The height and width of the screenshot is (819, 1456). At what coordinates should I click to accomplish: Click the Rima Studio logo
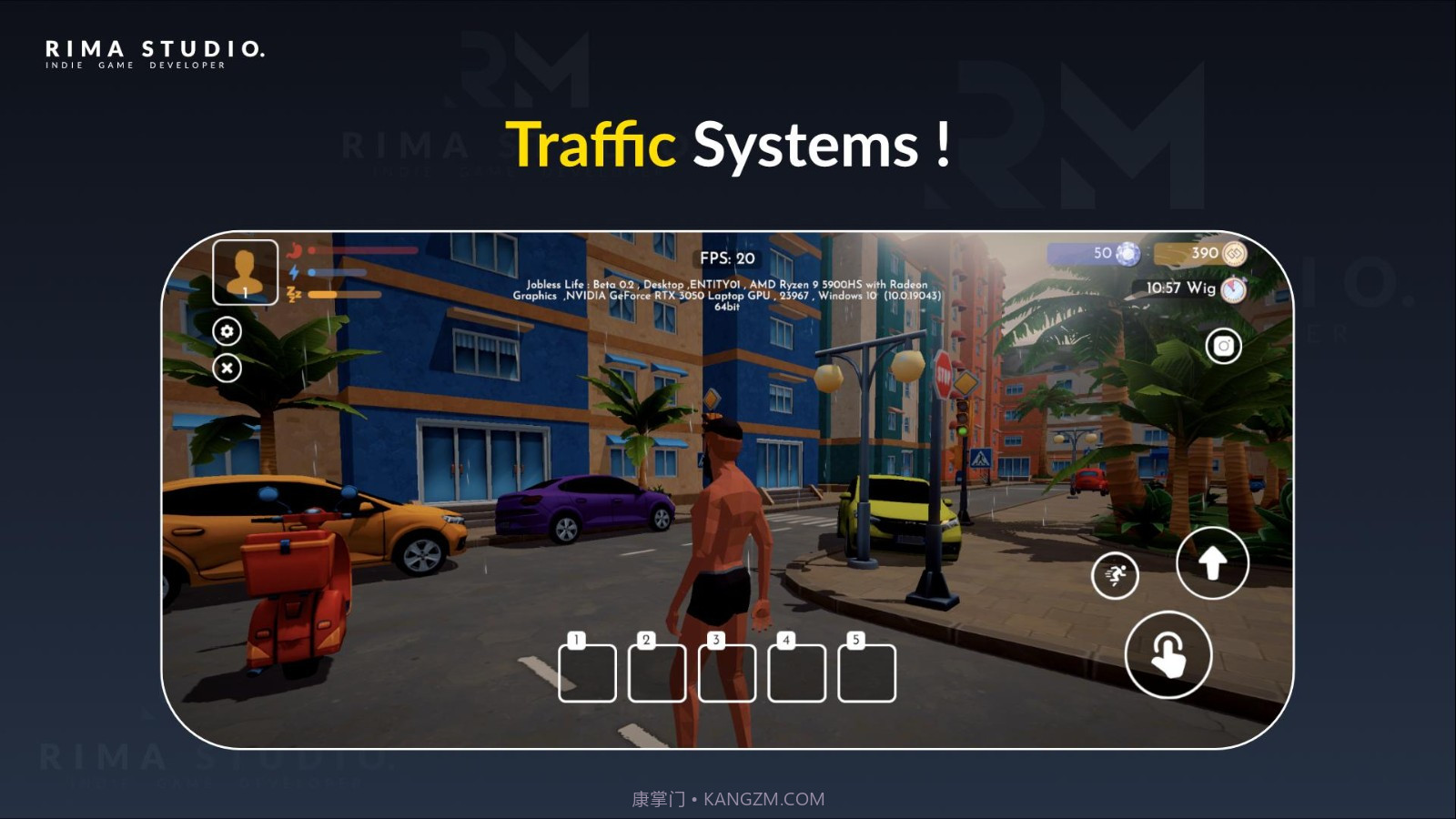155,54
